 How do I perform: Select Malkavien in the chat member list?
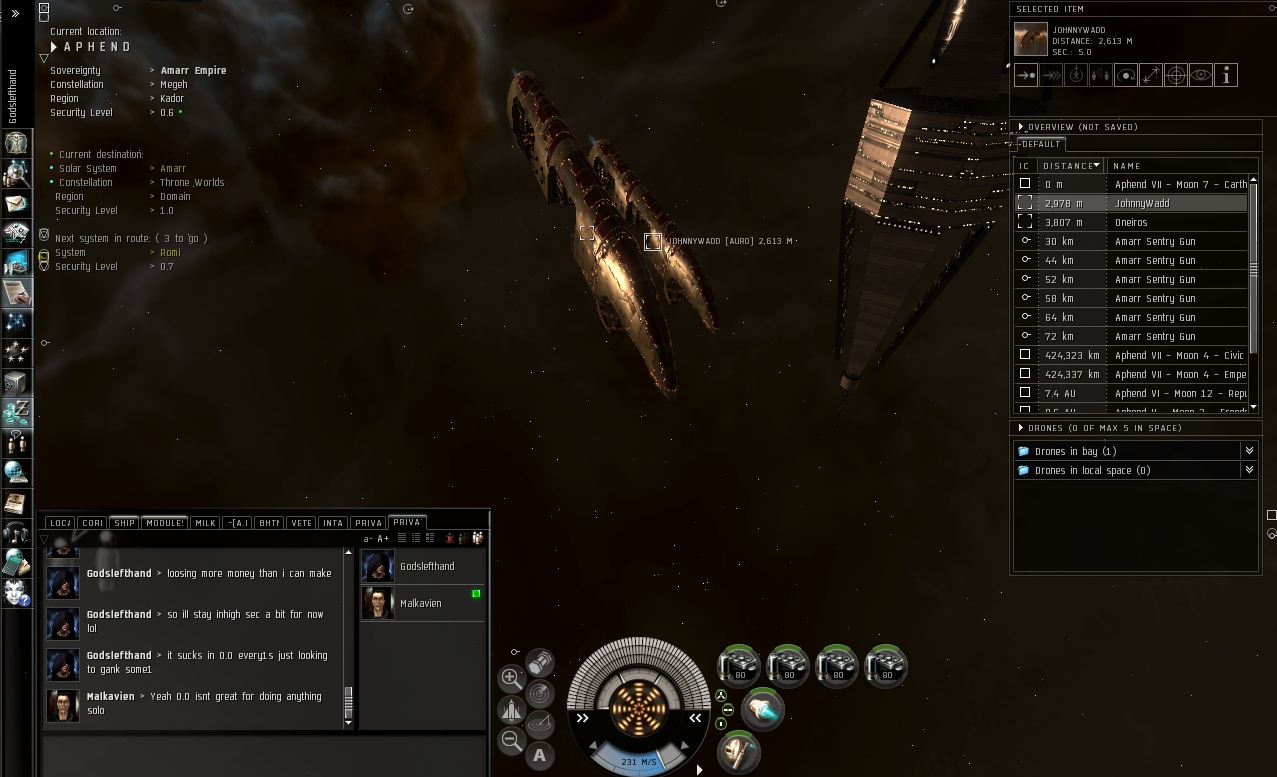(421, 603)
